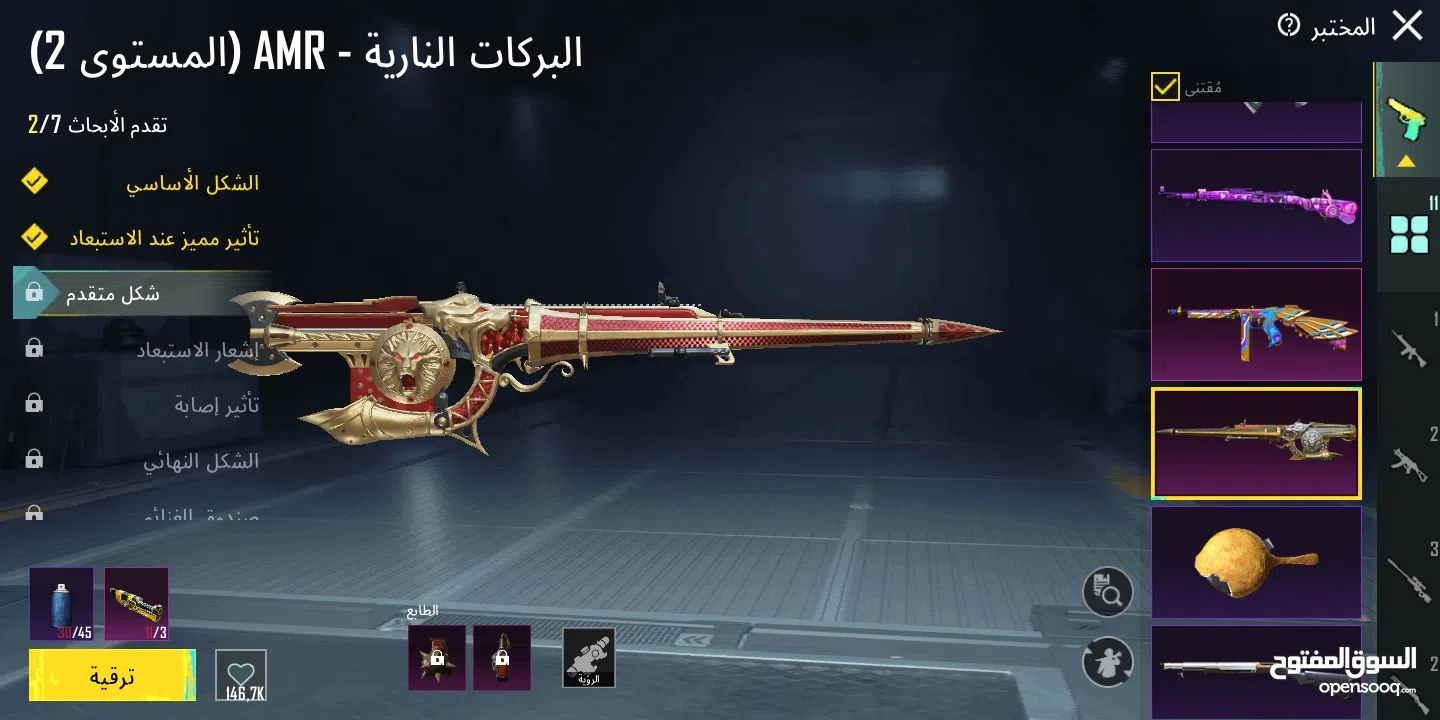Open the الرؤية effect preview icon
Viewport: 1440px width, 720px height.
[x=589, y=658]
